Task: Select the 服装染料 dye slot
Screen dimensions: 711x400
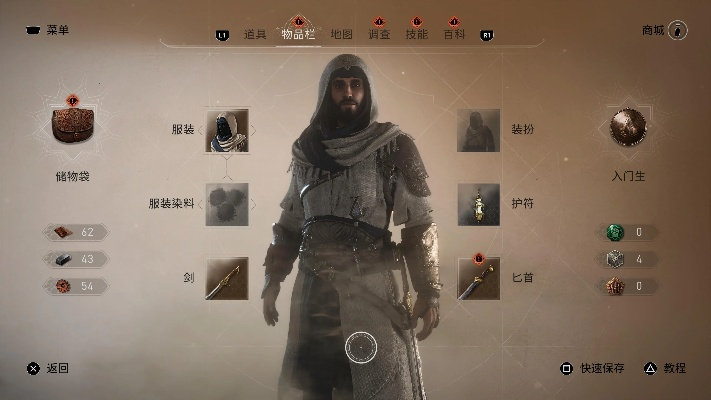Action: pyautogui.click(x=227, y=204)
